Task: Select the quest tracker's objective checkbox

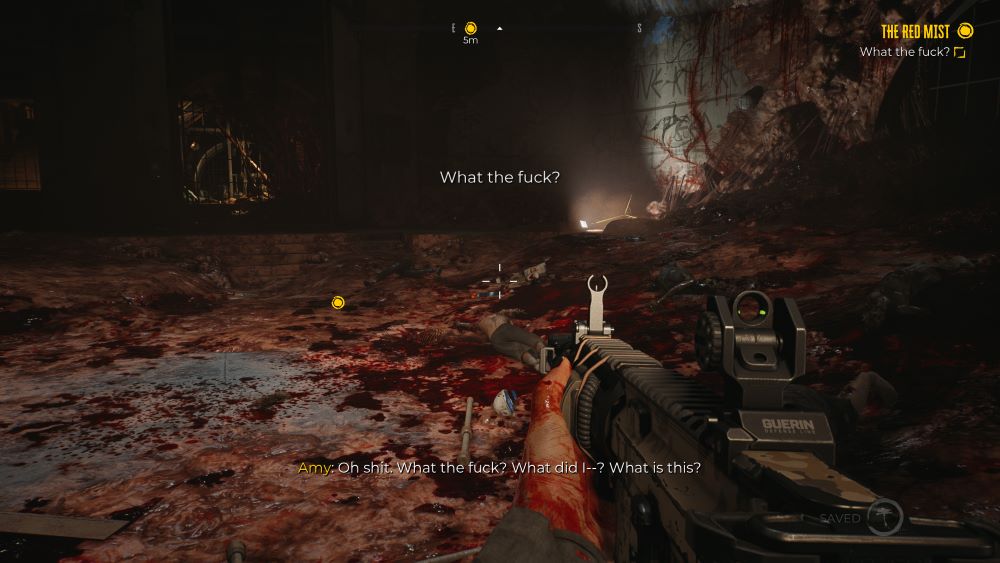Action: point(960,52)
